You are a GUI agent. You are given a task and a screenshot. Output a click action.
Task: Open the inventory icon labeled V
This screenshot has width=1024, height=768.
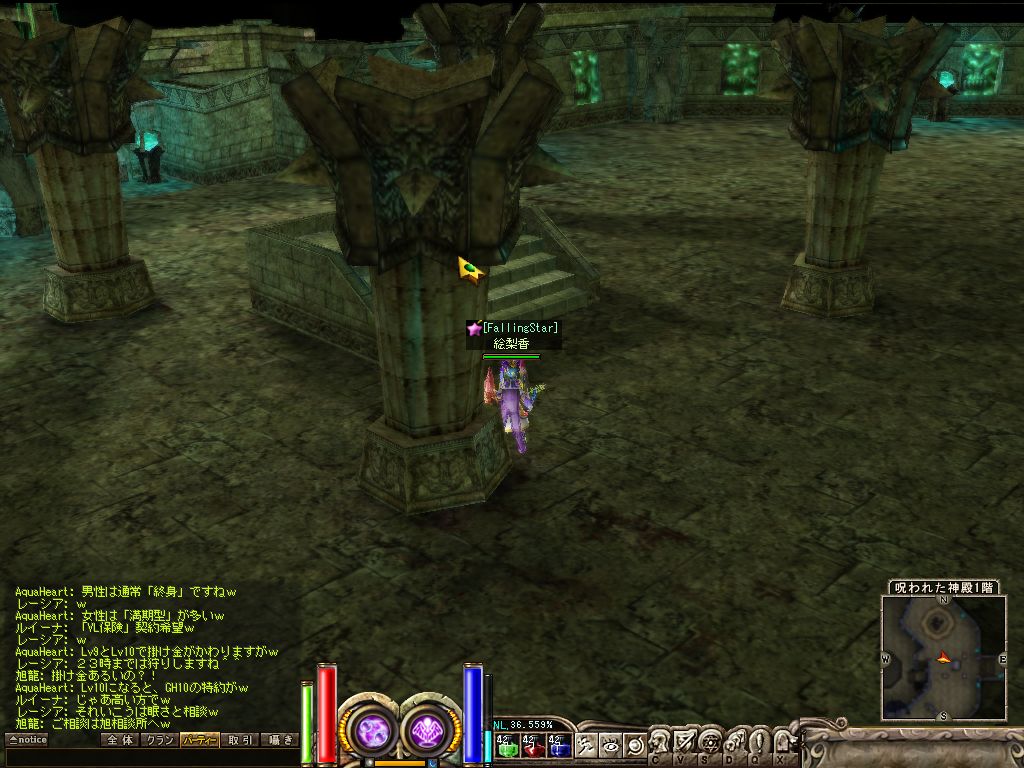pos(685,742)
